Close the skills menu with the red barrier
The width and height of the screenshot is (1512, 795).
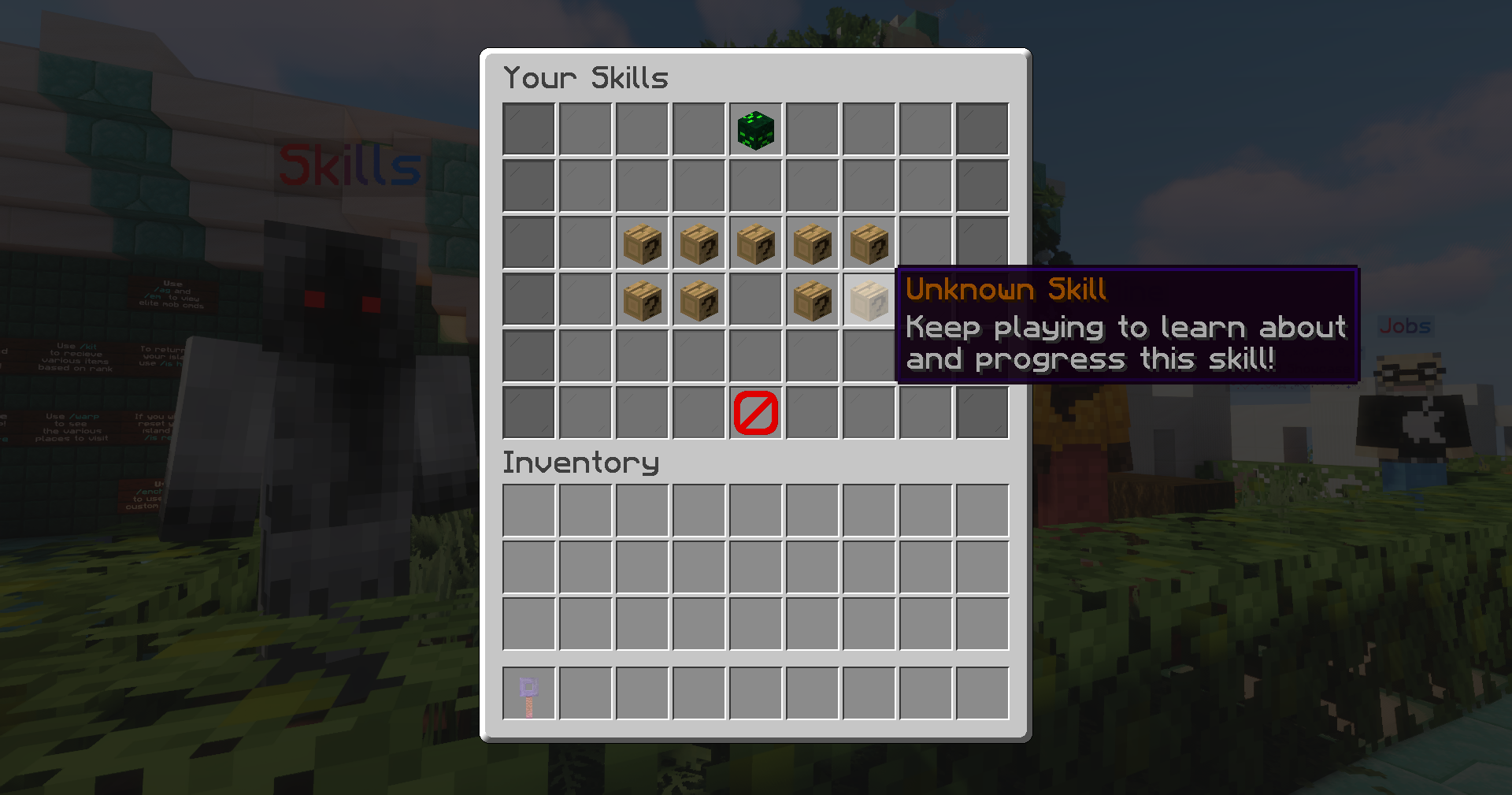(755, 413)
